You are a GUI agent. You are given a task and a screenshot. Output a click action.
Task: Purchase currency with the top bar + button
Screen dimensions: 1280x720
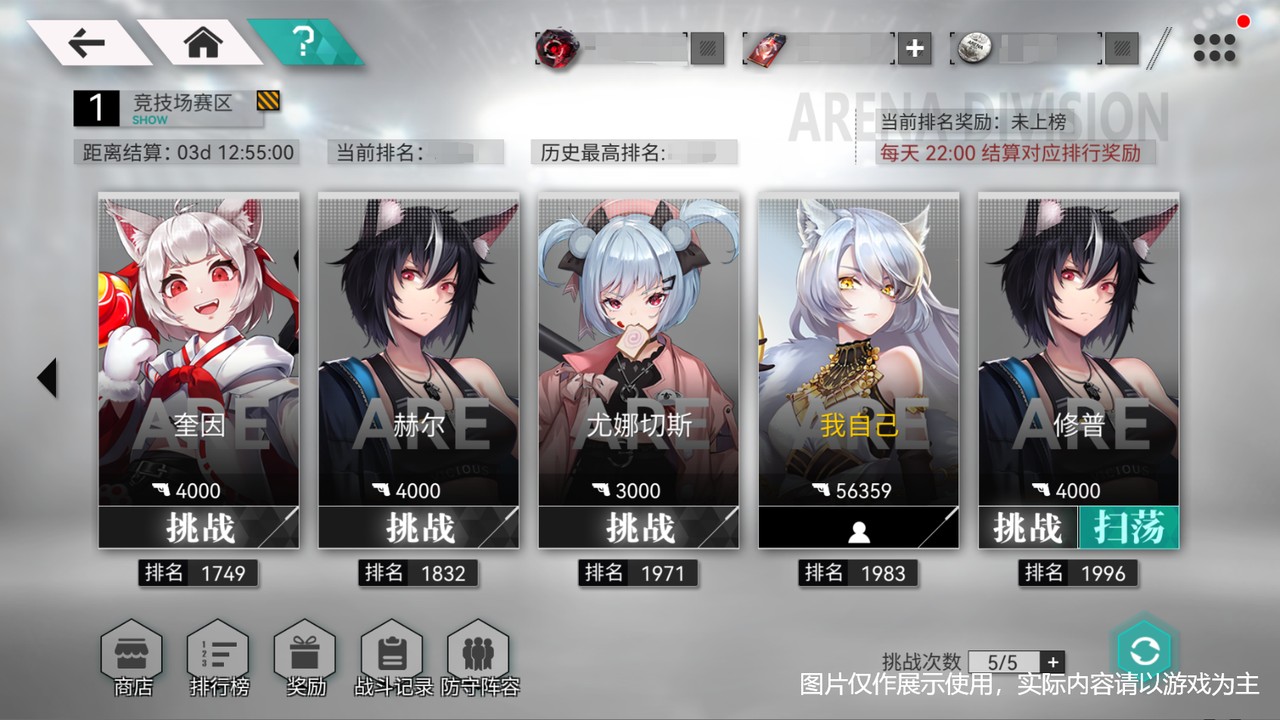pyautogui.click(x=915, y=48)
